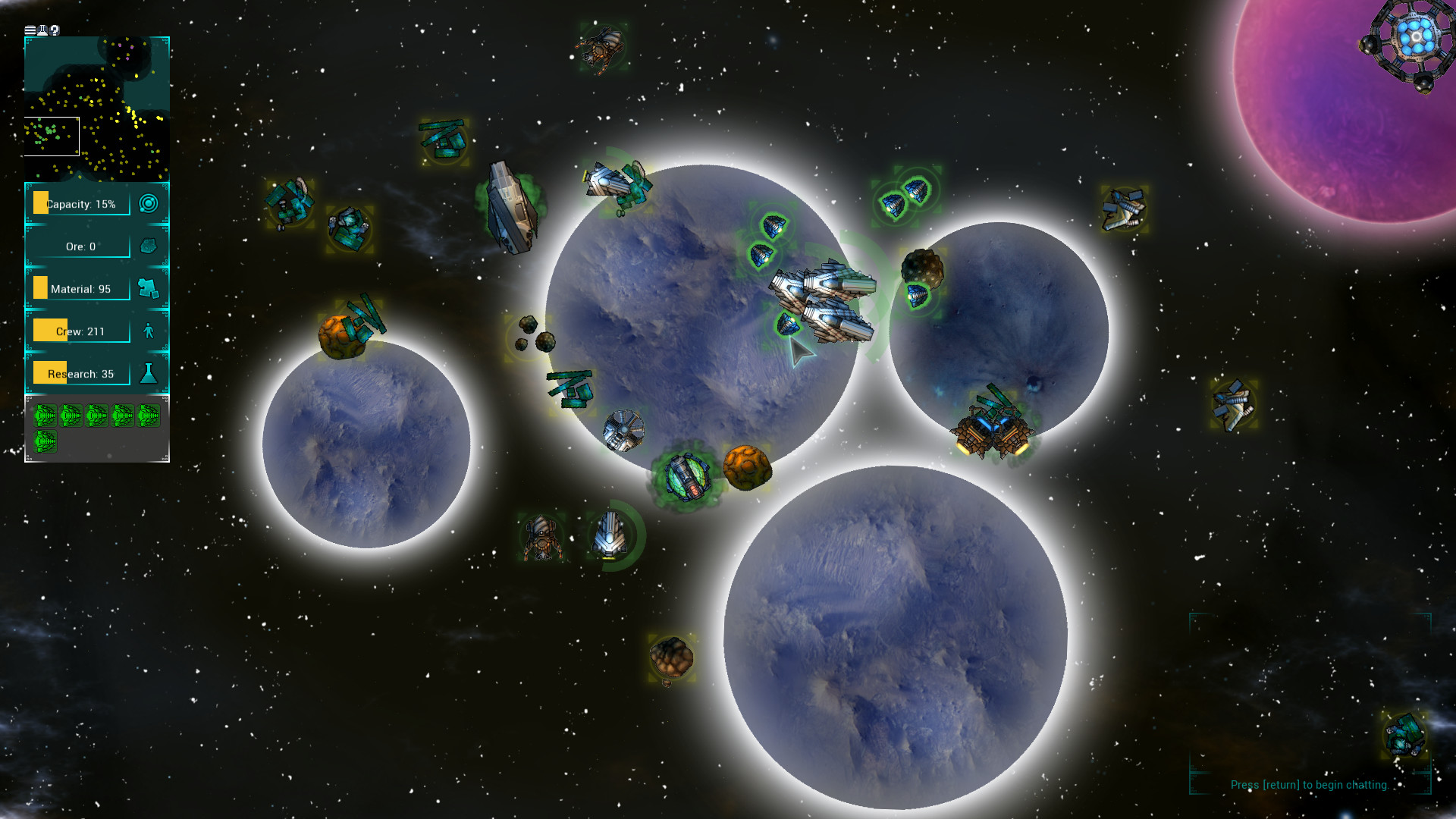Viewport: 1456px width, 819px height.
Task: Select the first green ship in the squad bar
Action: coord(45,416)
